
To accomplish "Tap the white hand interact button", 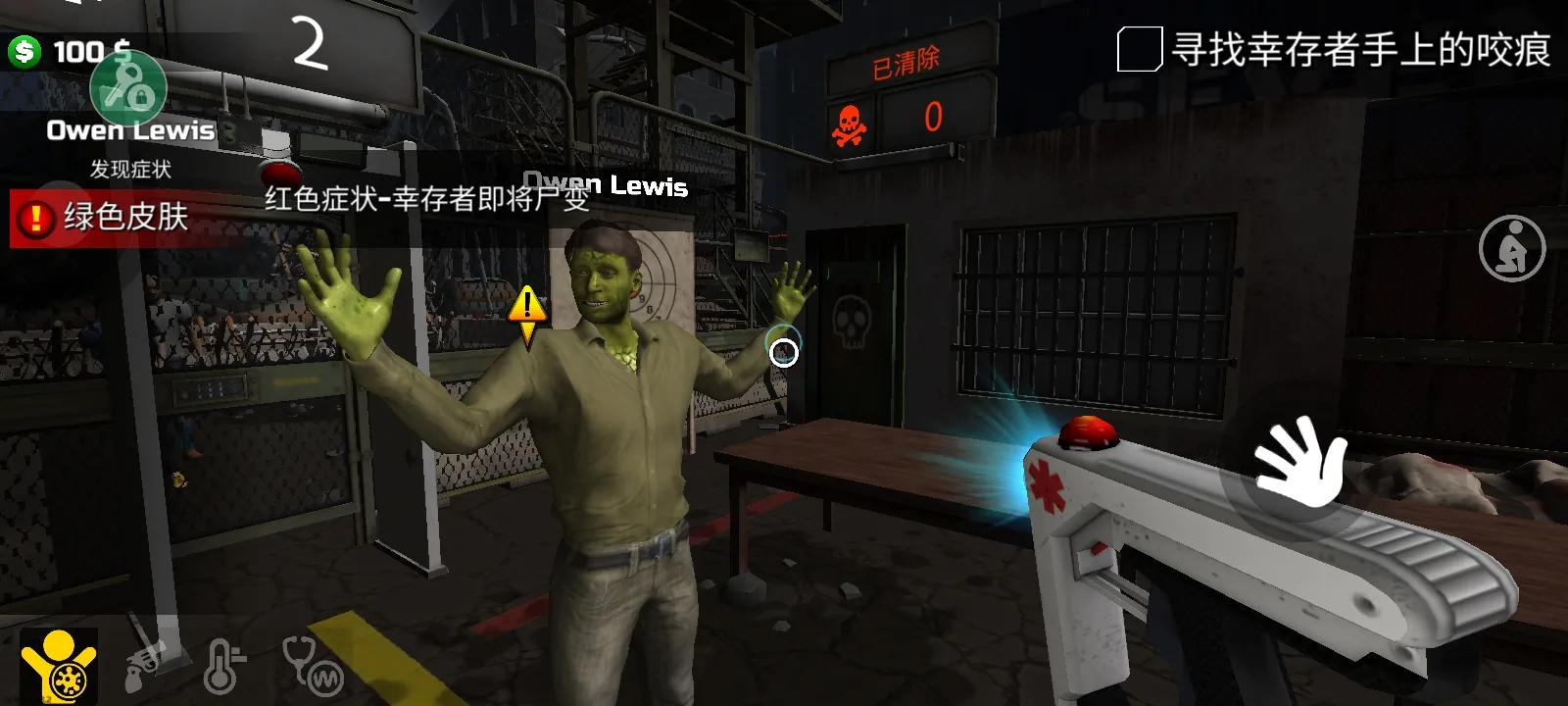I will (x=1300, y=464).
